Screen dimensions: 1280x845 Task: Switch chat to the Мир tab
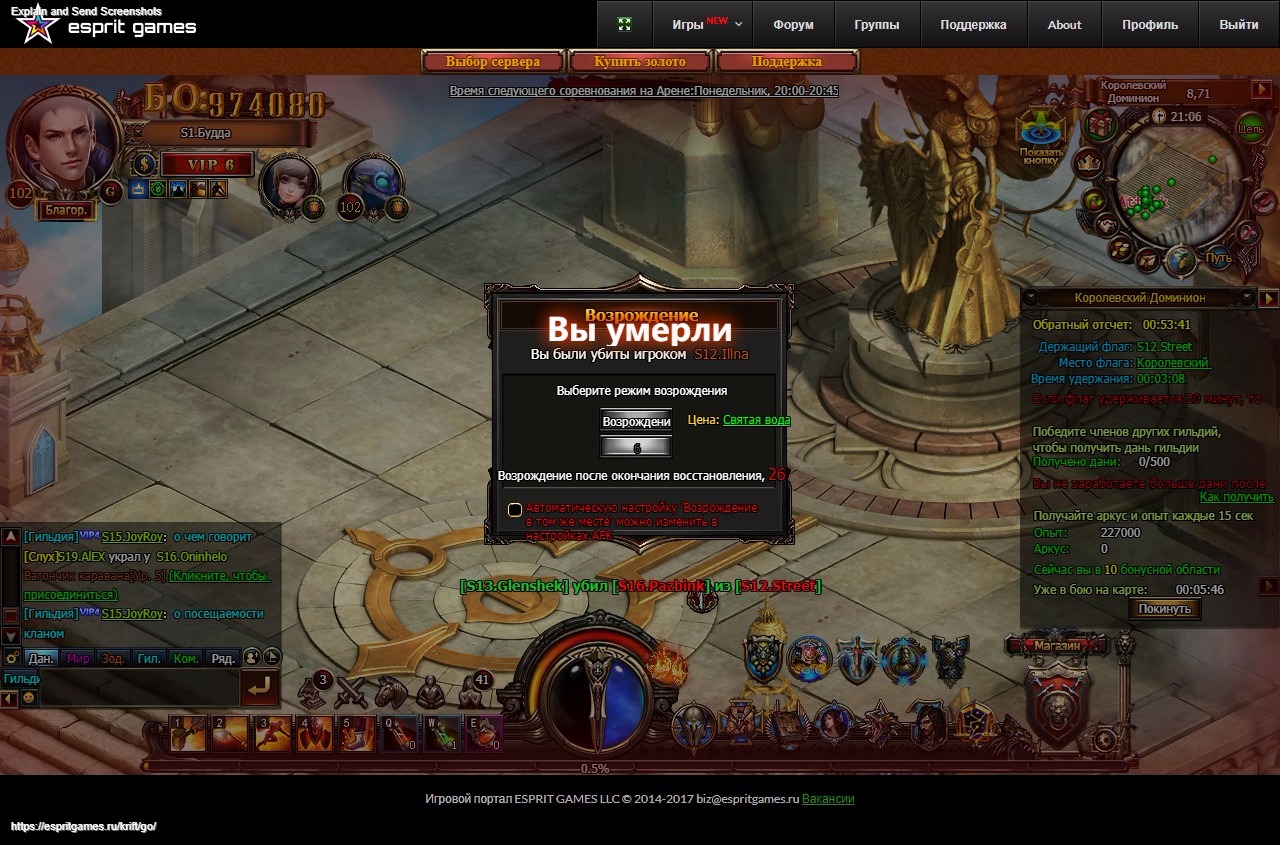click(x=78, y=658)
